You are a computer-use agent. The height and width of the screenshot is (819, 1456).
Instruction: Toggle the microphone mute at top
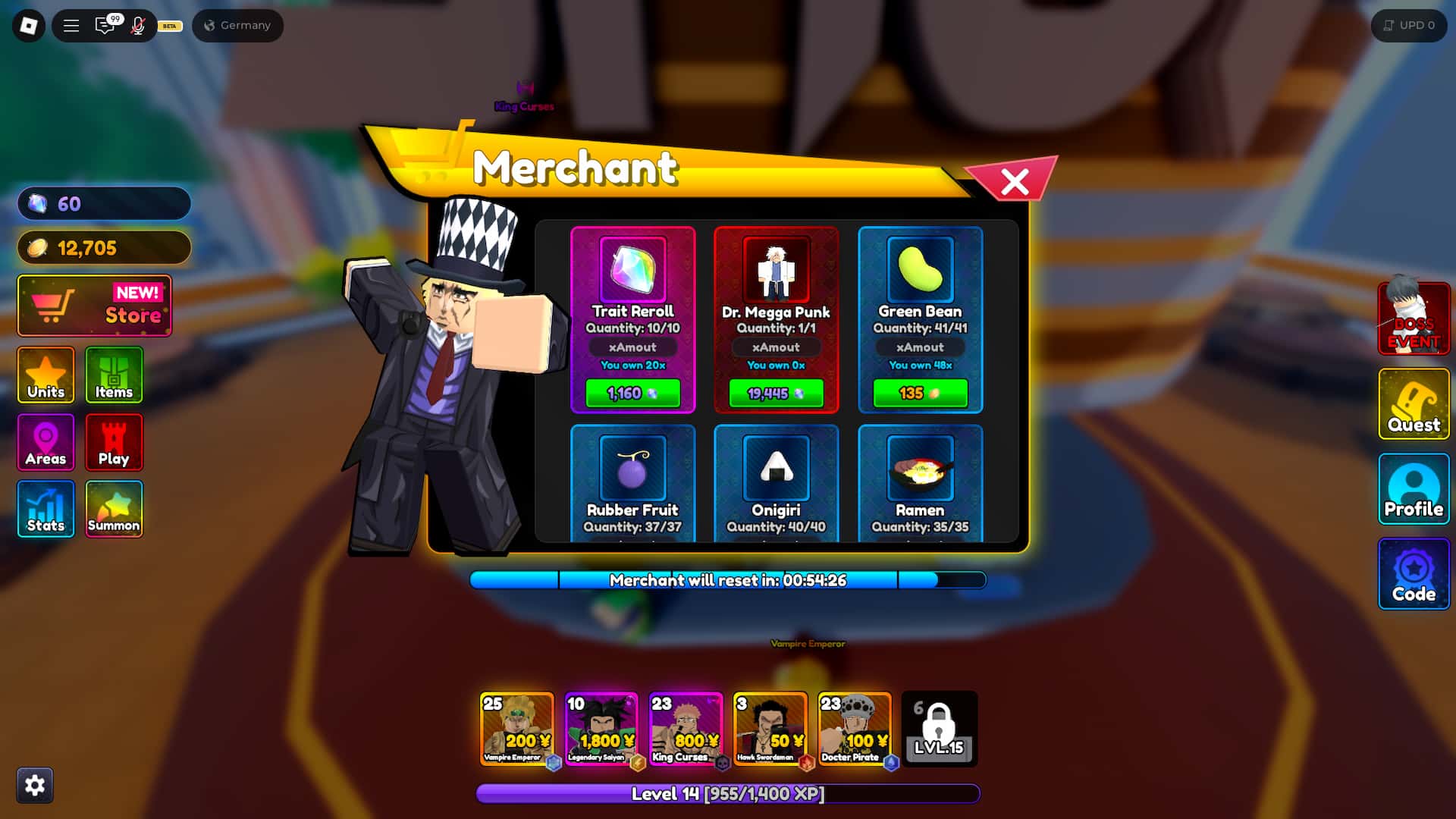point(136,25)
